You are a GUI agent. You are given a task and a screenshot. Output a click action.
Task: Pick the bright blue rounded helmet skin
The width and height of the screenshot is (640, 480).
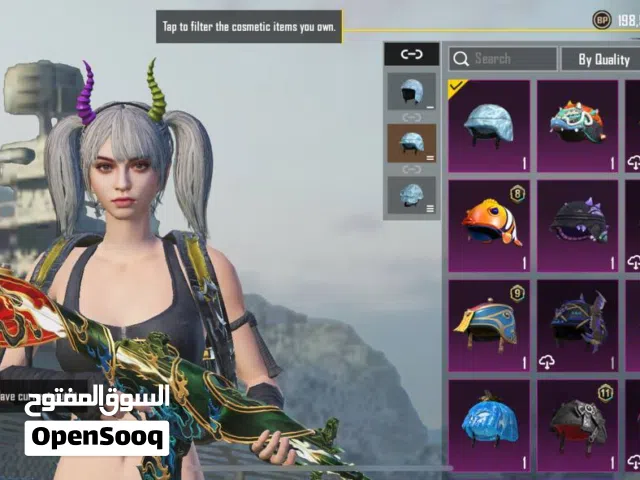[489, 424]
